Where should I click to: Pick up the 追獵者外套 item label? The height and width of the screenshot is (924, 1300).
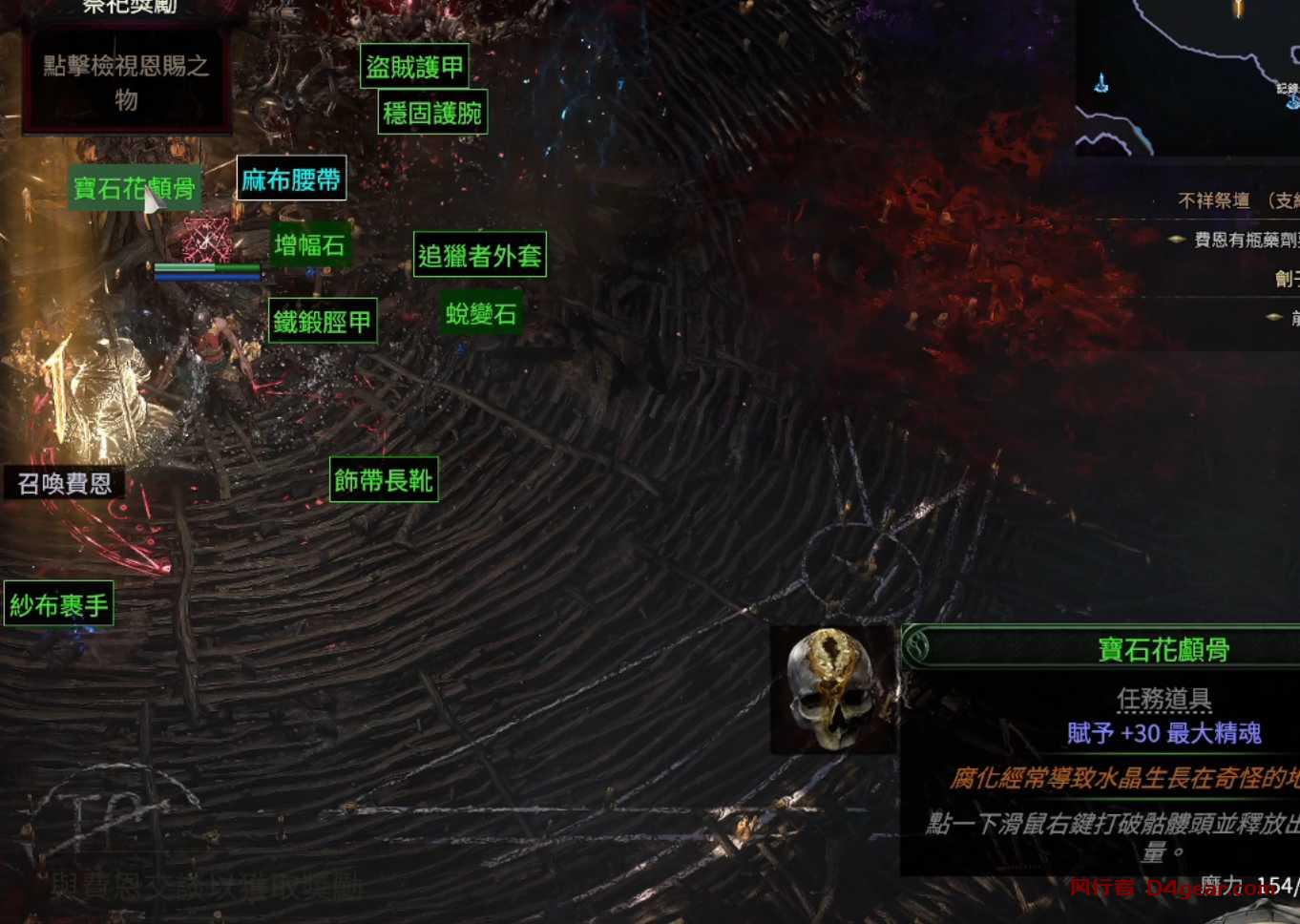click(x=479, y=255)
